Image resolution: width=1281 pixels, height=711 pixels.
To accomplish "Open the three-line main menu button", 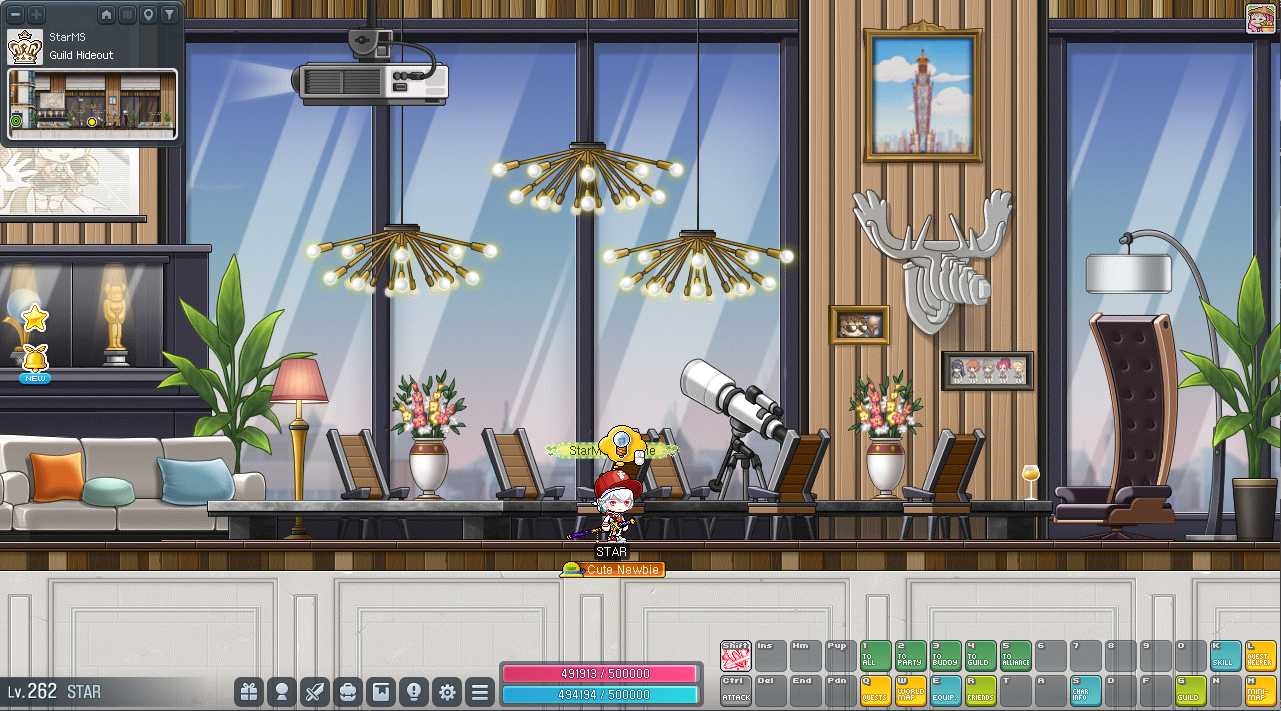I will pos(480,691).
